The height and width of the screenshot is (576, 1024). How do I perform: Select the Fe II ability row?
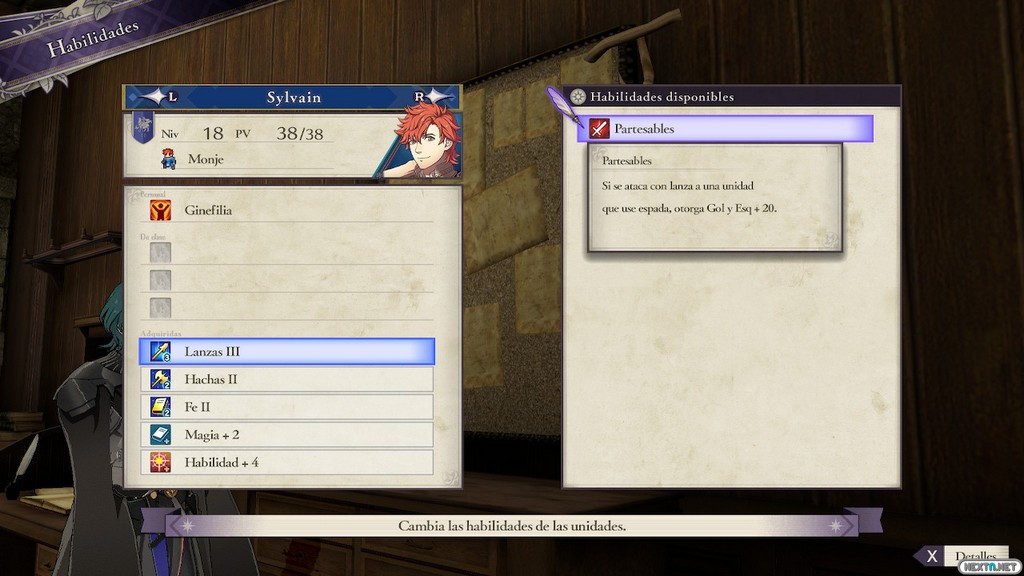(x=286, y=407)
